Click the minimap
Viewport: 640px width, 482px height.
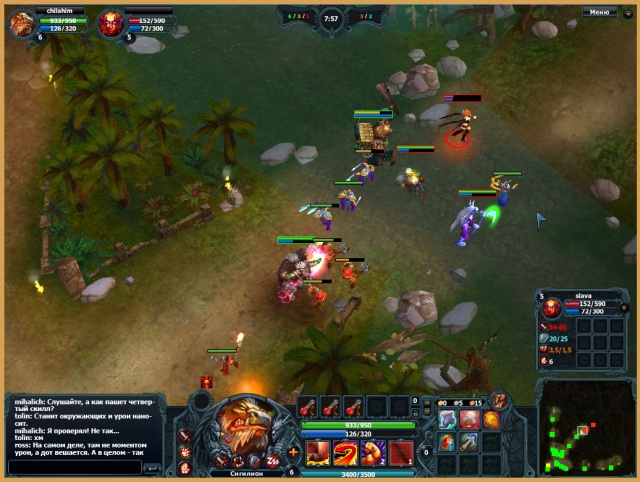click(x=585, y=426)
